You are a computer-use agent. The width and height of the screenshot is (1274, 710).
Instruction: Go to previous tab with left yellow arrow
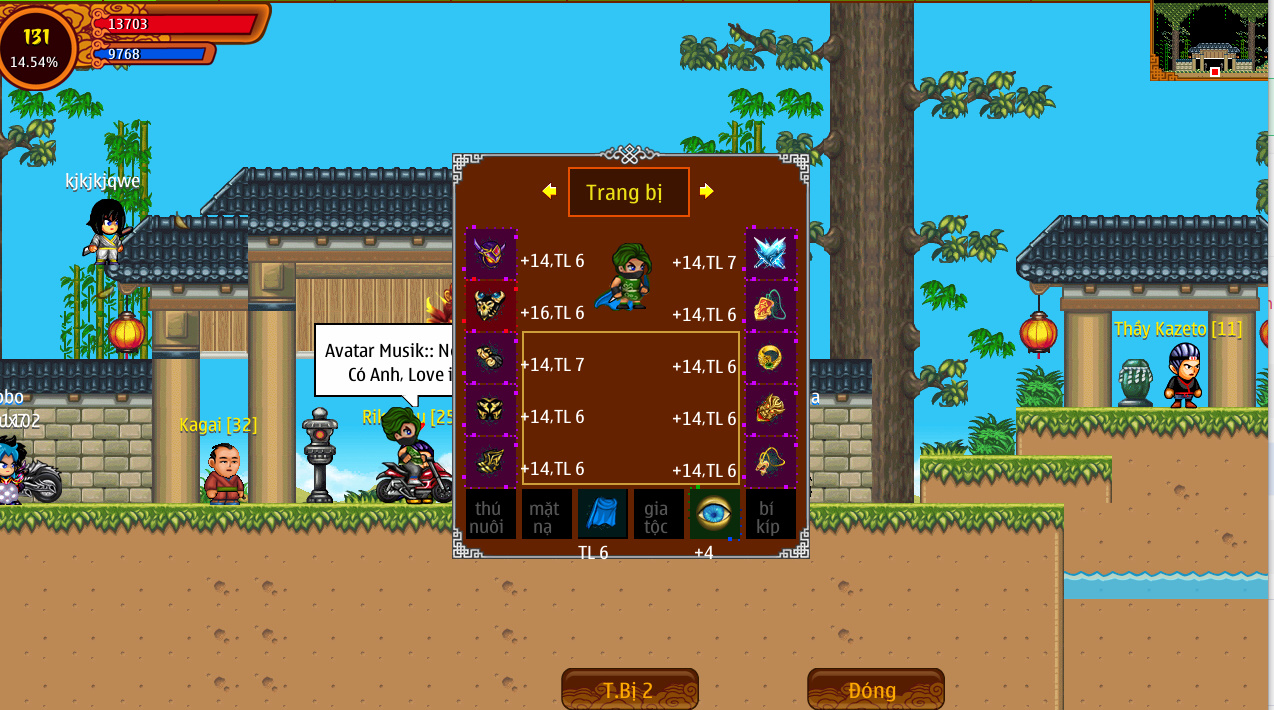(549, 191)
